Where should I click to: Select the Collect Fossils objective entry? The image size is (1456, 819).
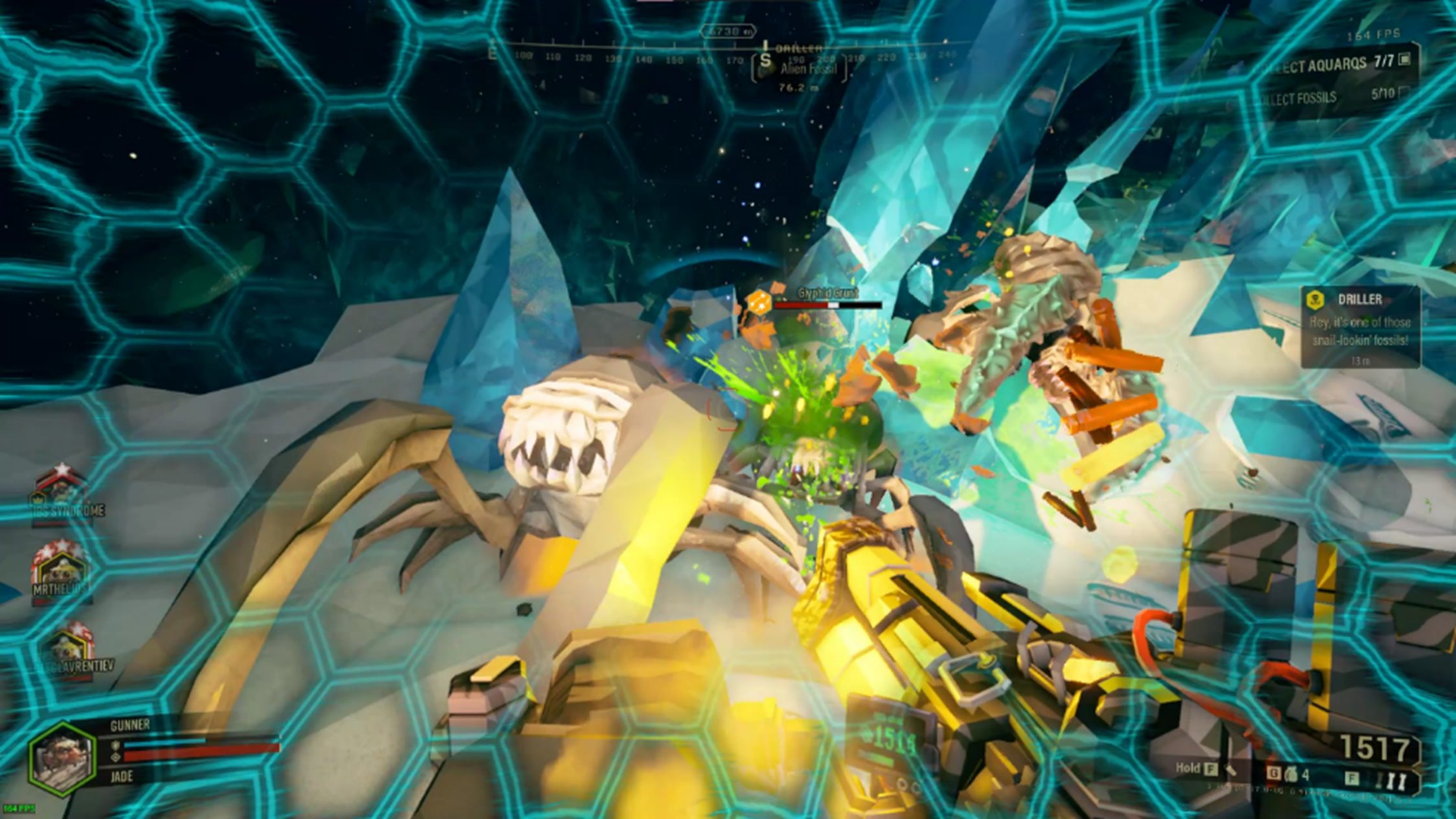[x=1333, y=97]
